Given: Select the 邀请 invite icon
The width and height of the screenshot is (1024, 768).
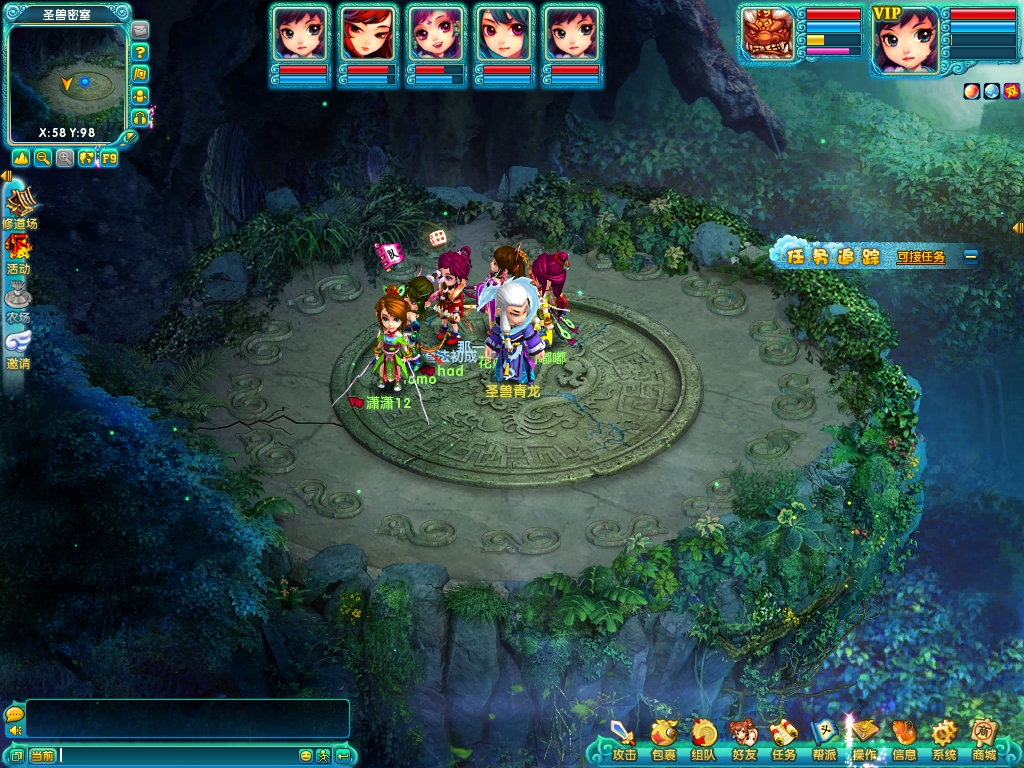Looking at the screenshot, I should 18,349.
